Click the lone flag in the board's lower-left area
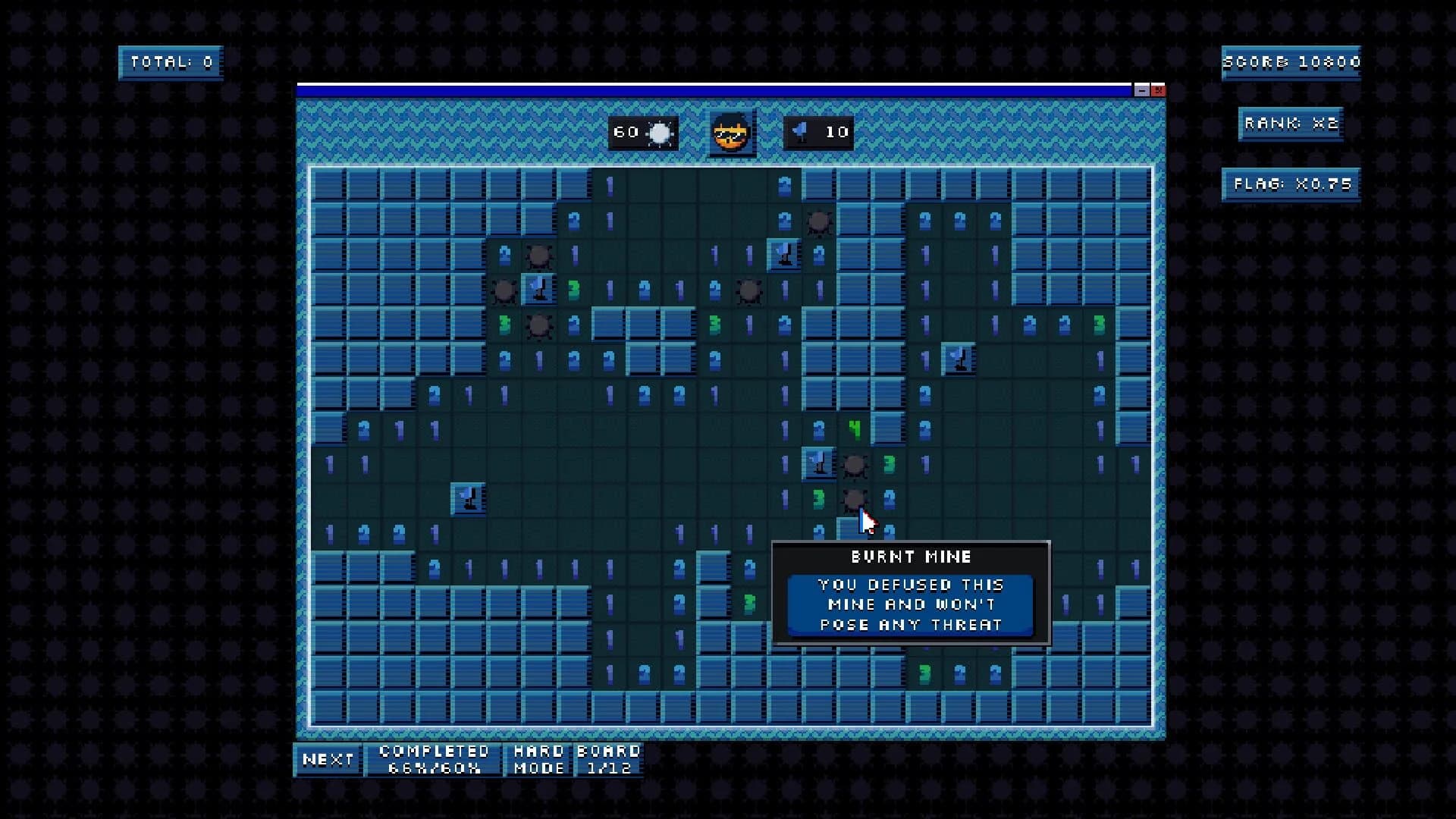Screen dimensions: 1456x819 coord(468,498)
